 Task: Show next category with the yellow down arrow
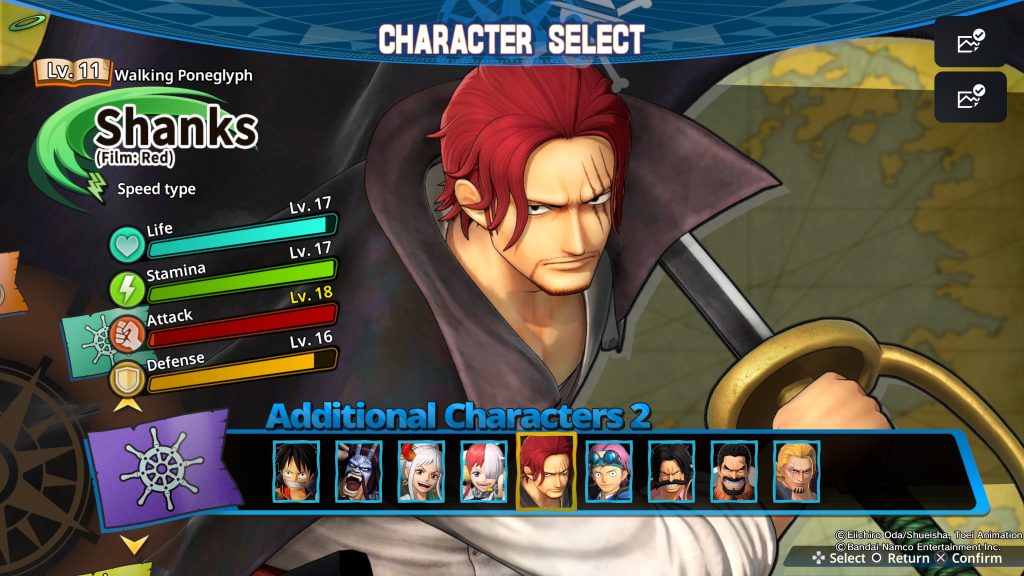134,543
